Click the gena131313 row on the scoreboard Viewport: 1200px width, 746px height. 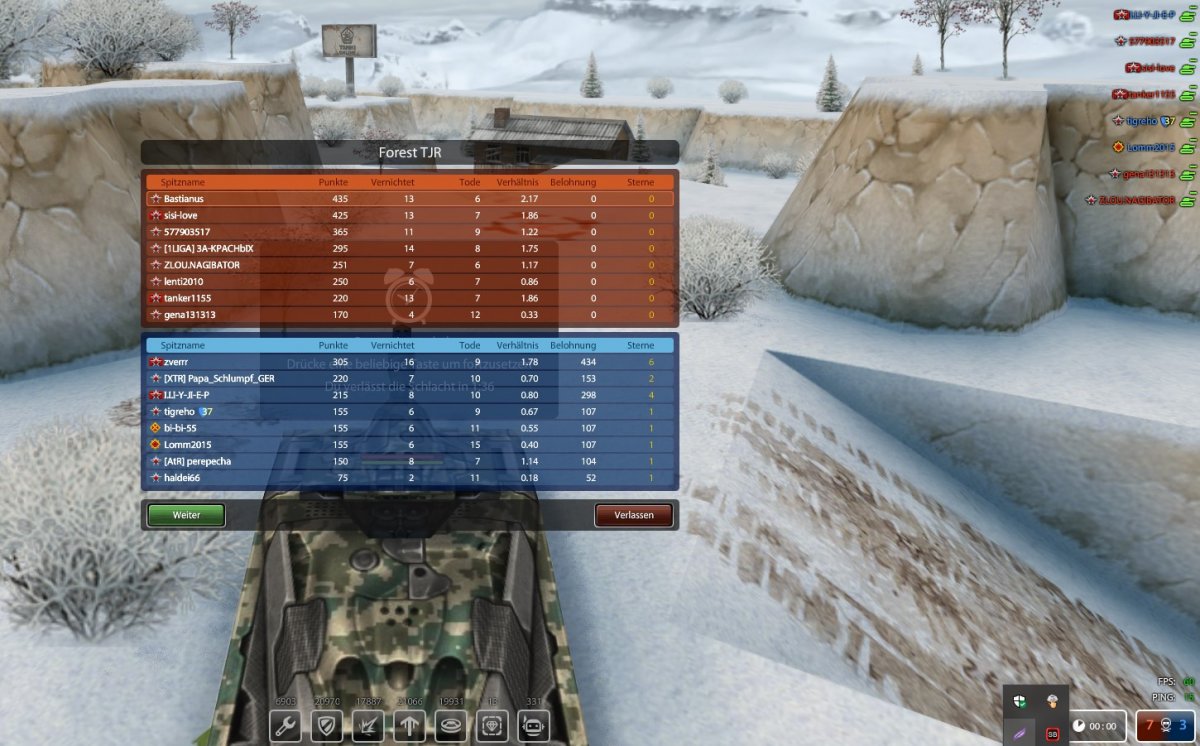pyautogui.click(x=409, y=315)
